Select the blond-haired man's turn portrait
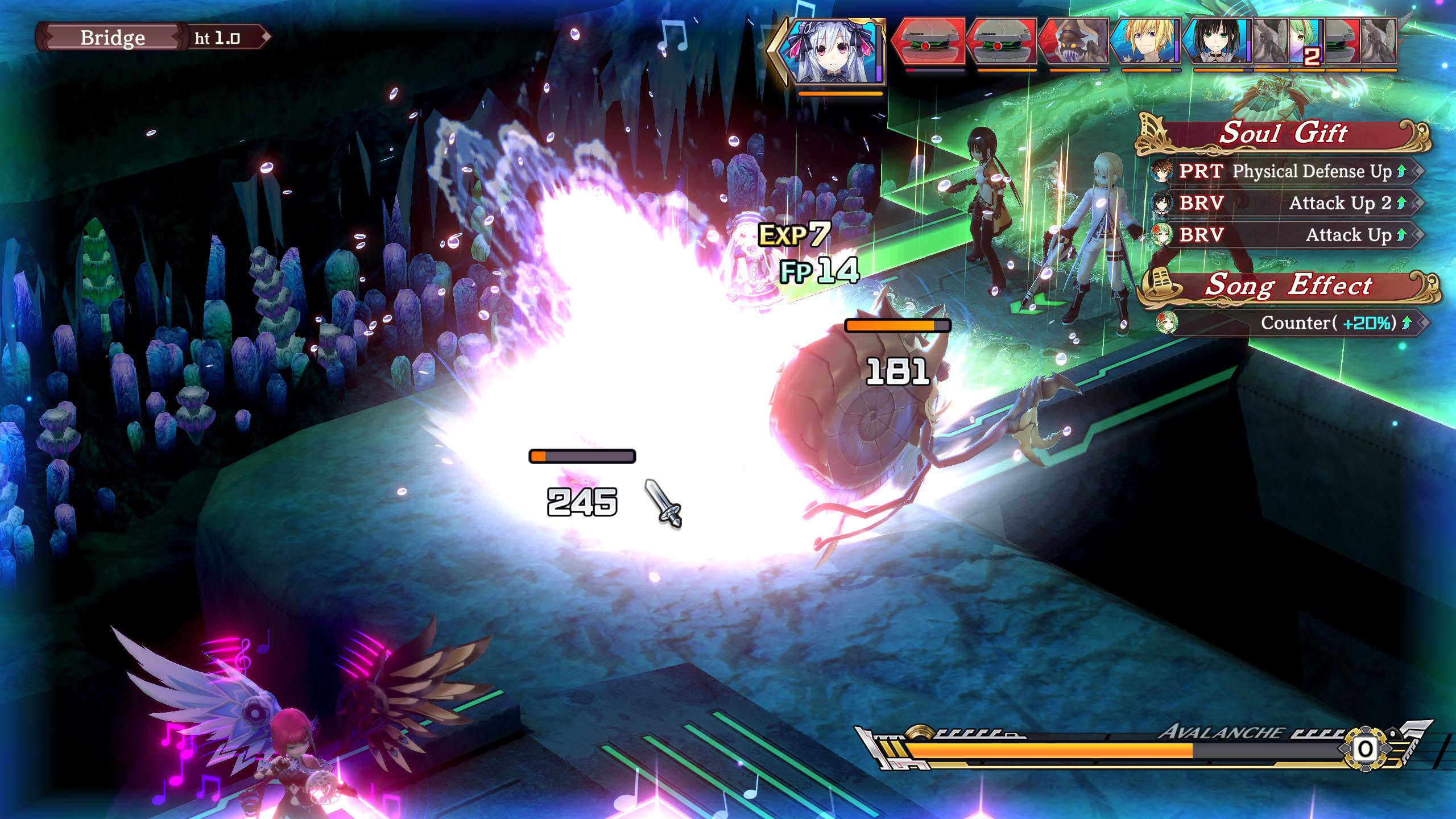This screenshot has height=819, width=1456. [x=1145, y=41]
